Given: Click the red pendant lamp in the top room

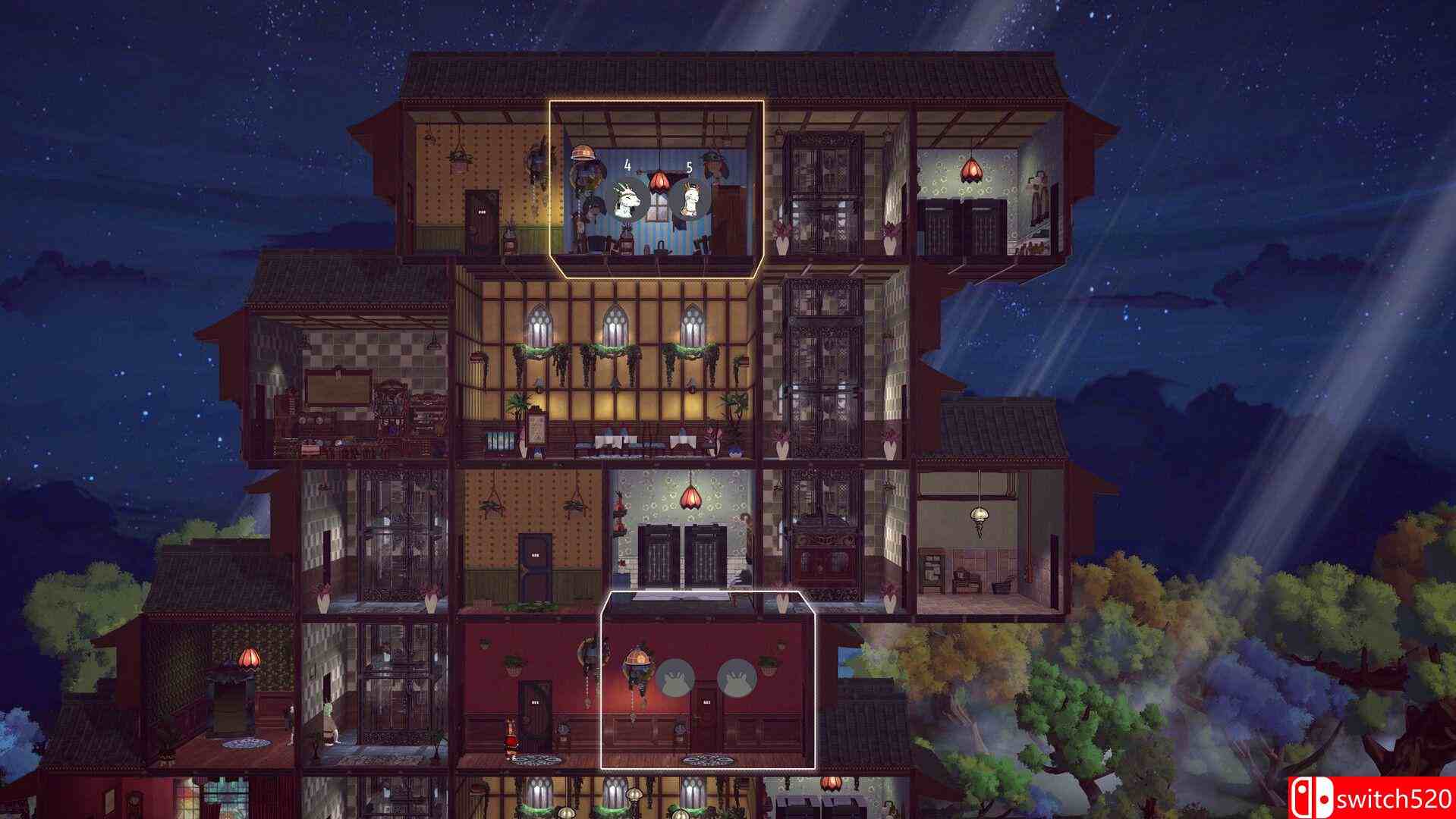Looking at the screenshot, I should click(x=659, y=182).
